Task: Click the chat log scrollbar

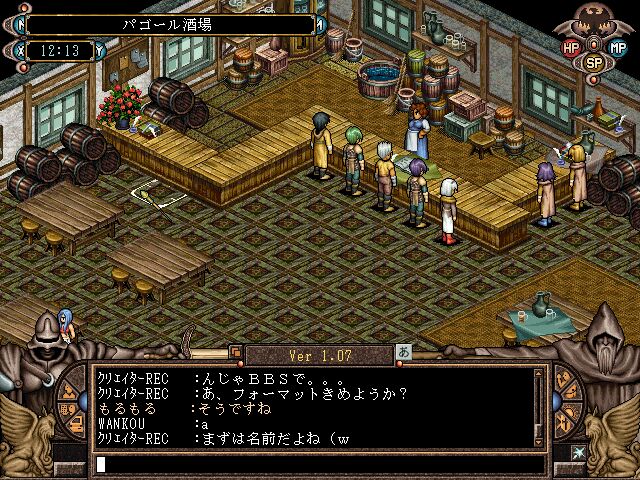Action: tap(540, 405)
